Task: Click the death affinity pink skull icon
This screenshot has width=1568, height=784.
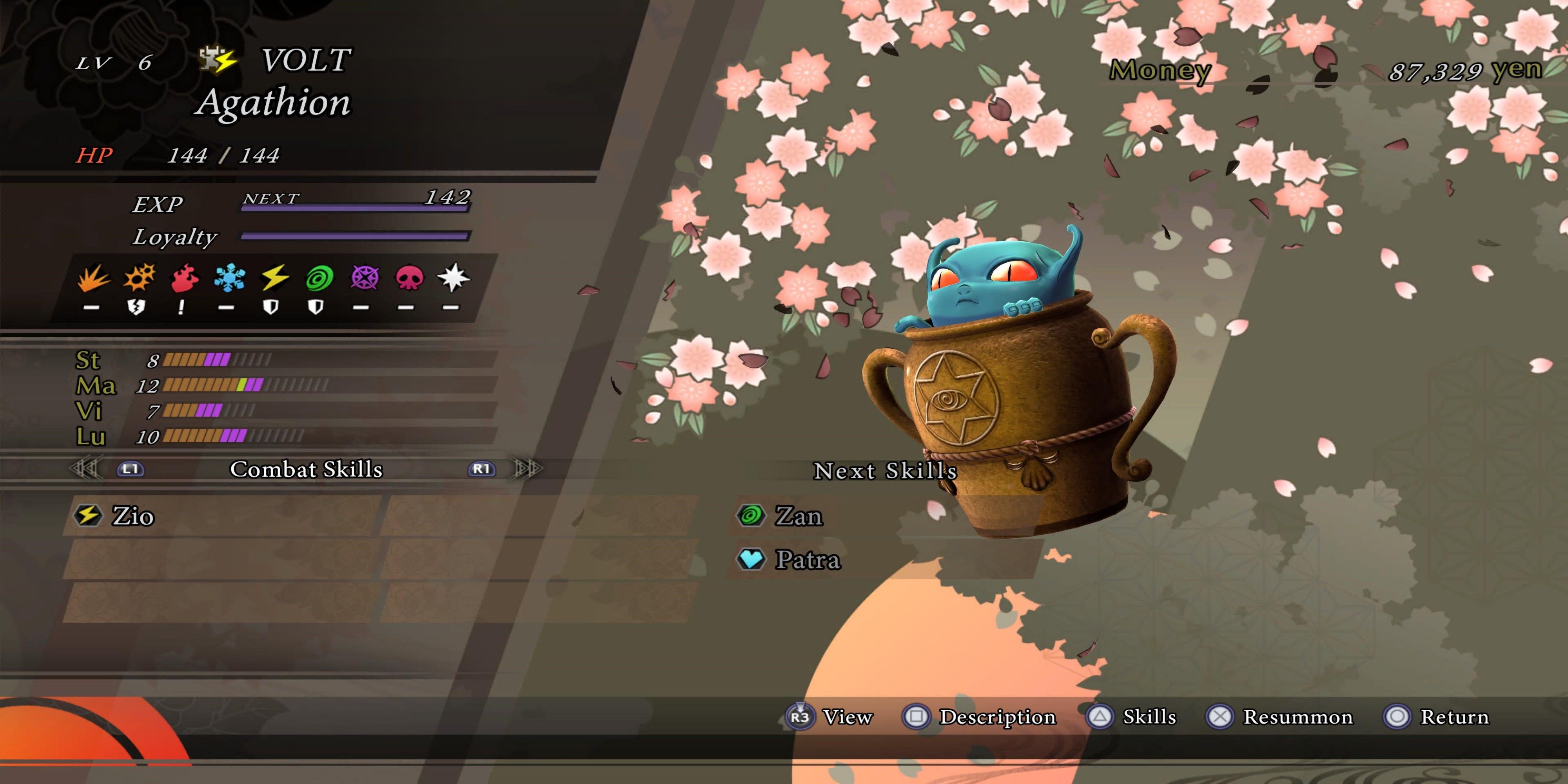Action: [409, 279]
